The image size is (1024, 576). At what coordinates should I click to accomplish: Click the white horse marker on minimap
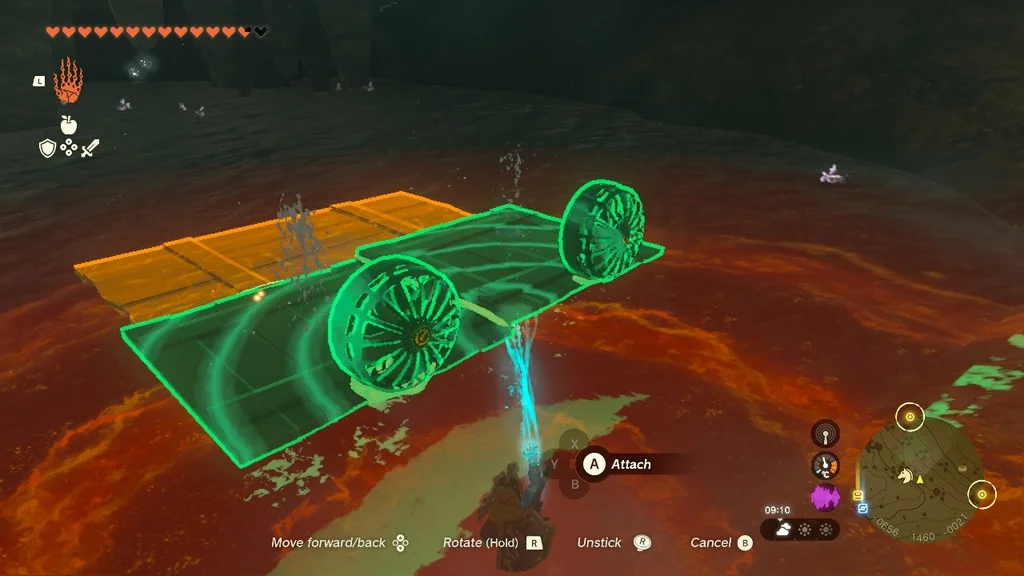click(905, 477)
